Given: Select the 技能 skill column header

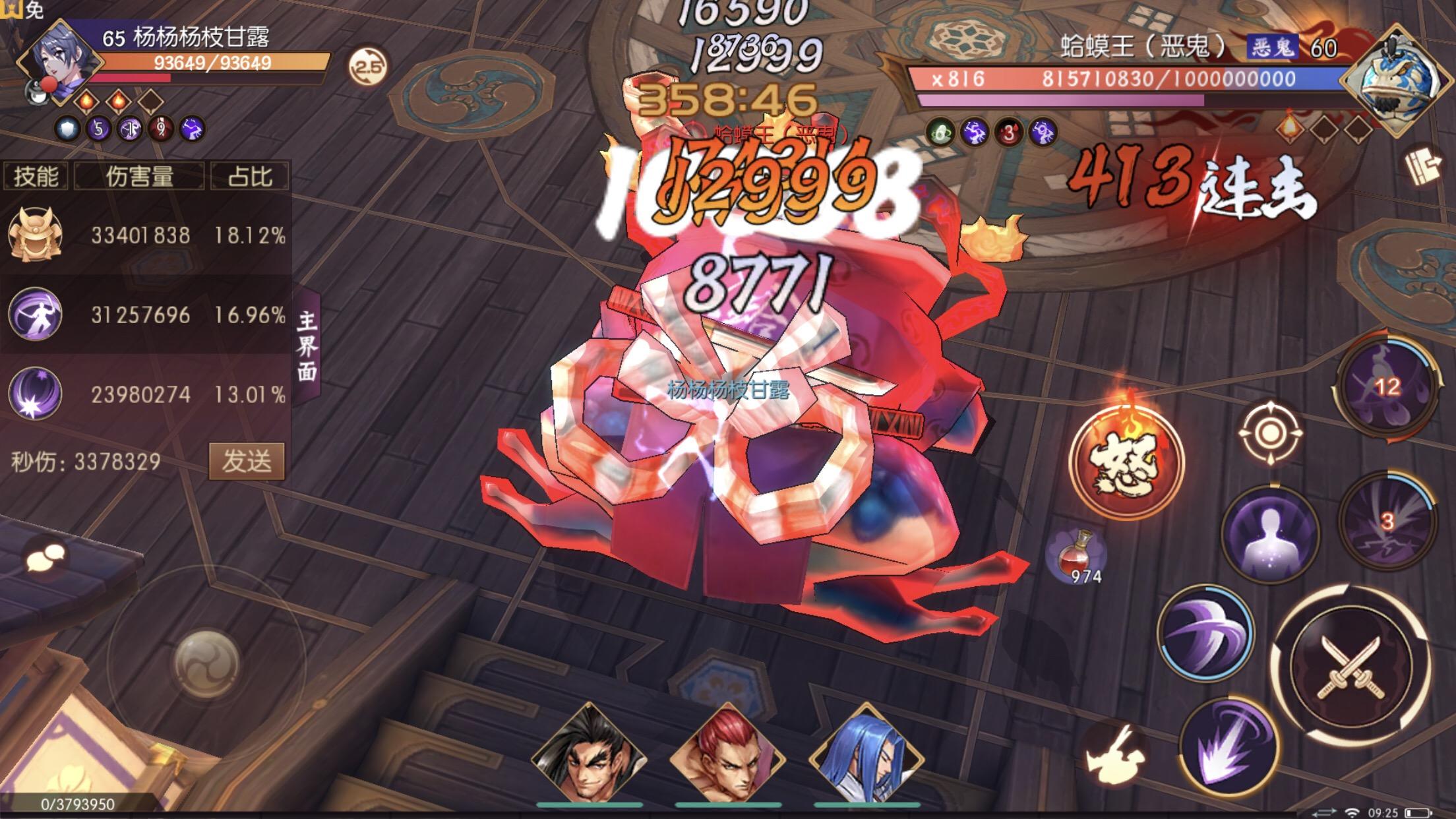Looking at the screenshot, I should (36, 175).
